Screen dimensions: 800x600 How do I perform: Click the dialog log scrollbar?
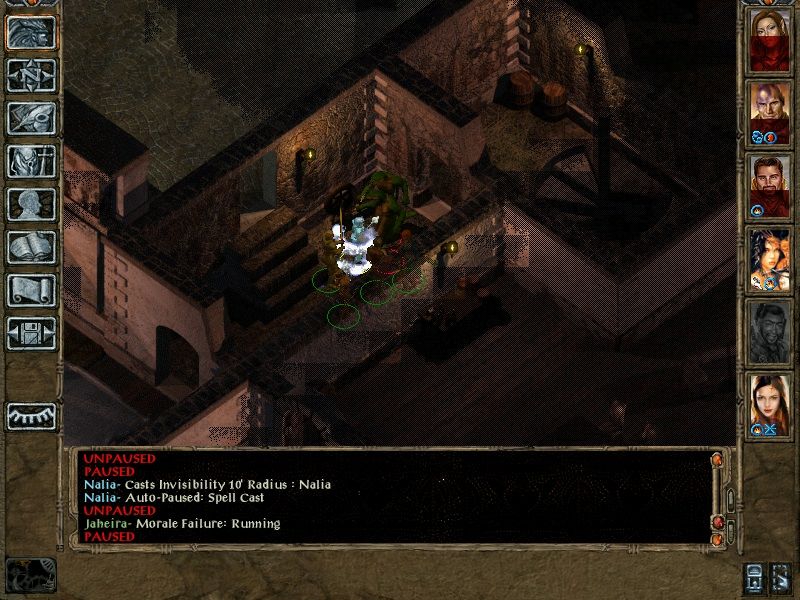tap(729, 497)
